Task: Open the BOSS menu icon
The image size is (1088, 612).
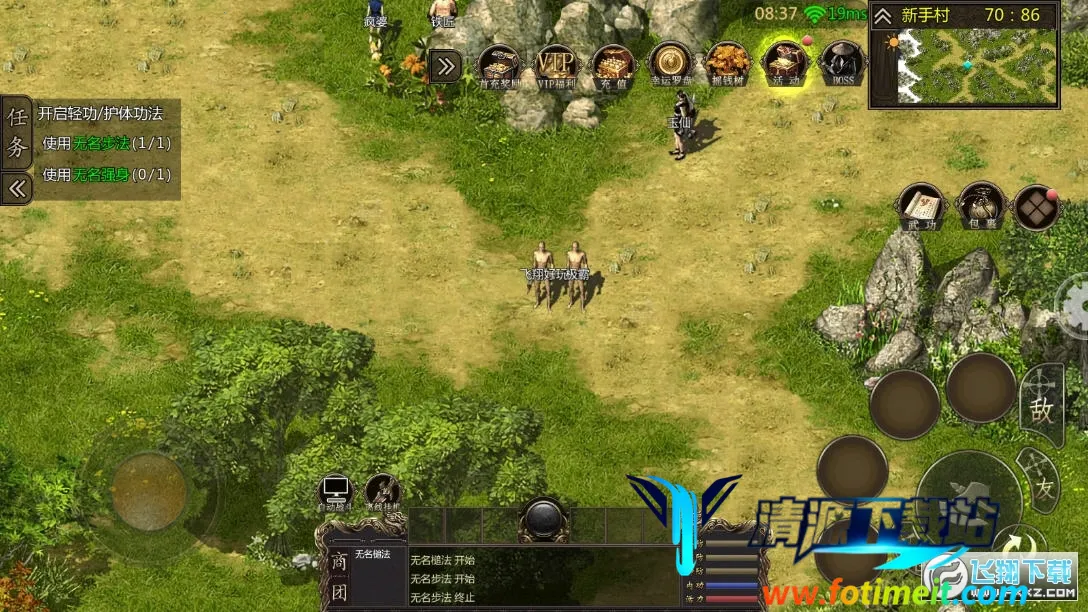Action: point(842,65)
